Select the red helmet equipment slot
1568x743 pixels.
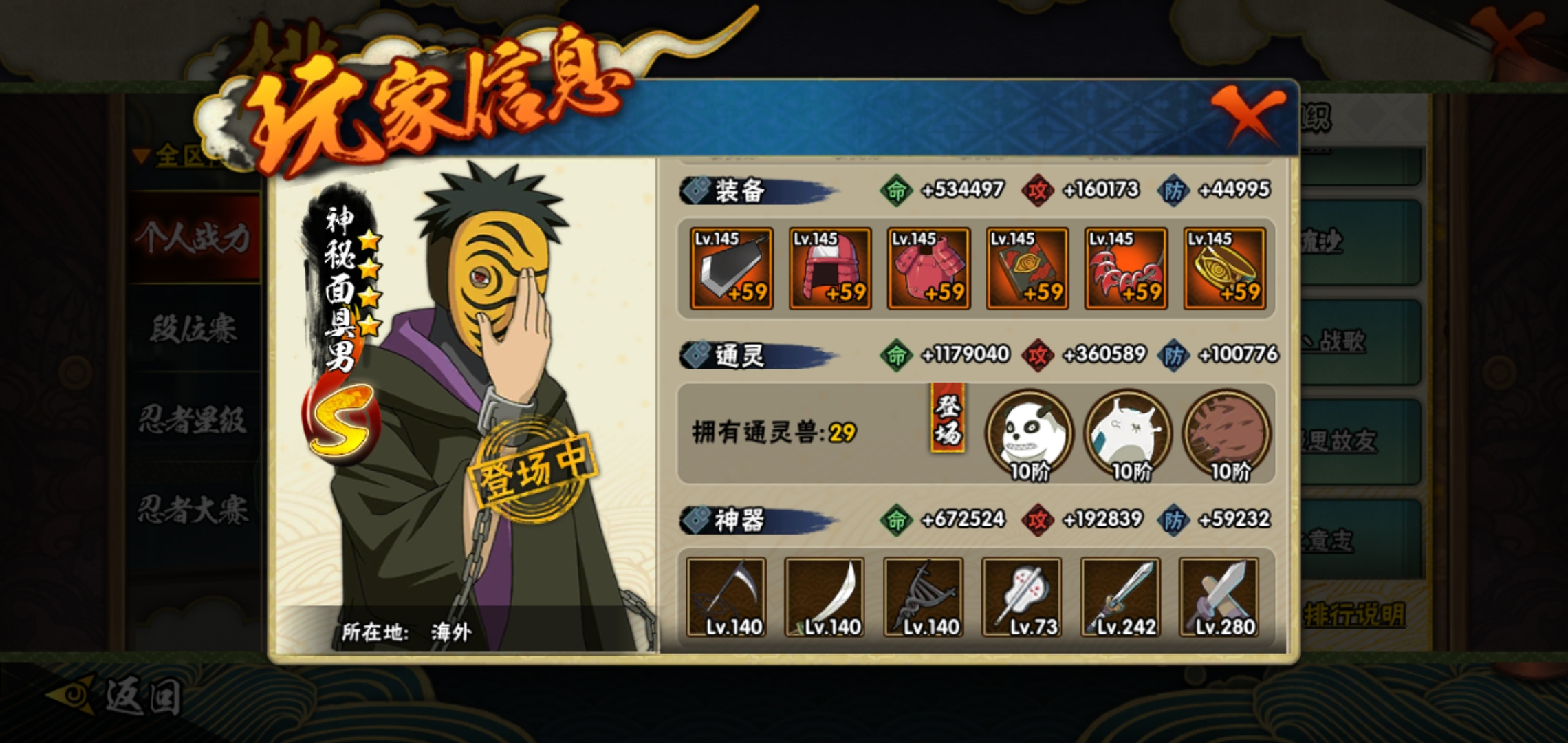830,268
